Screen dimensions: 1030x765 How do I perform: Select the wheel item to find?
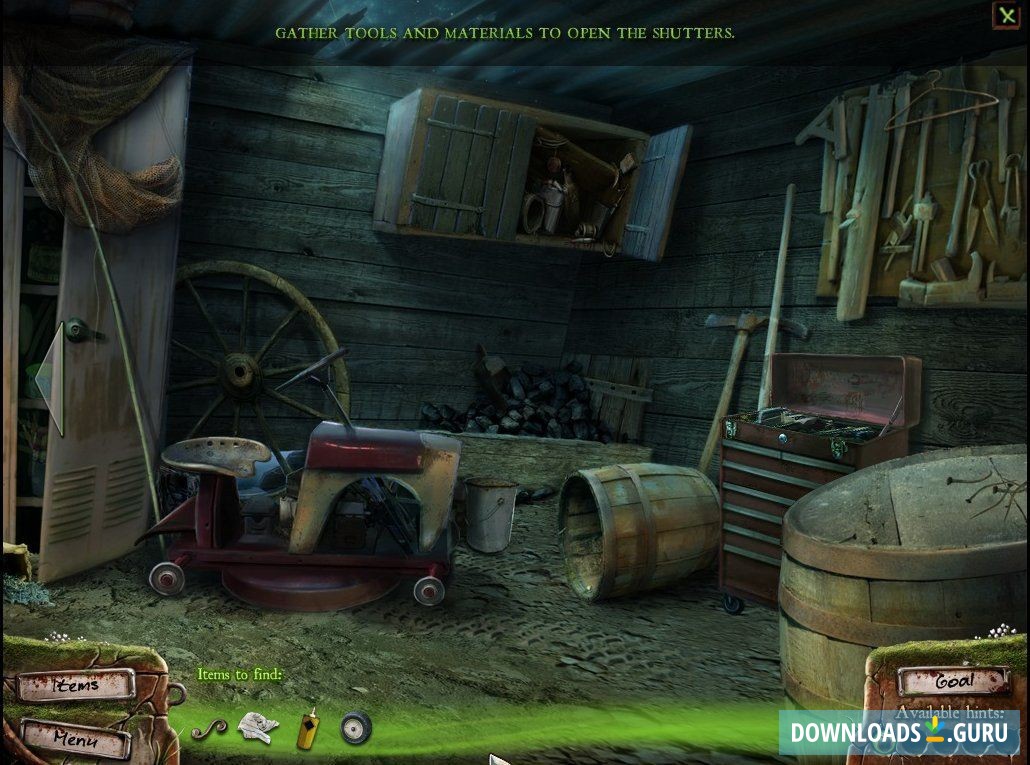(355, 728)
